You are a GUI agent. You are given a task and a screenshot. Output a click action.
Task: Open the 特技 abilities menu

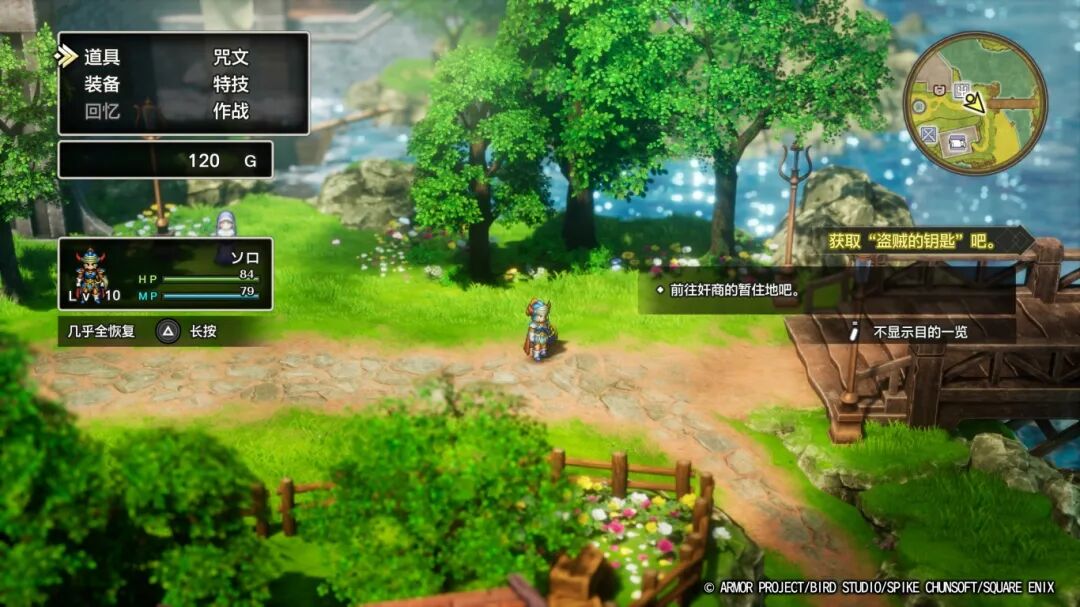(231, 84)
